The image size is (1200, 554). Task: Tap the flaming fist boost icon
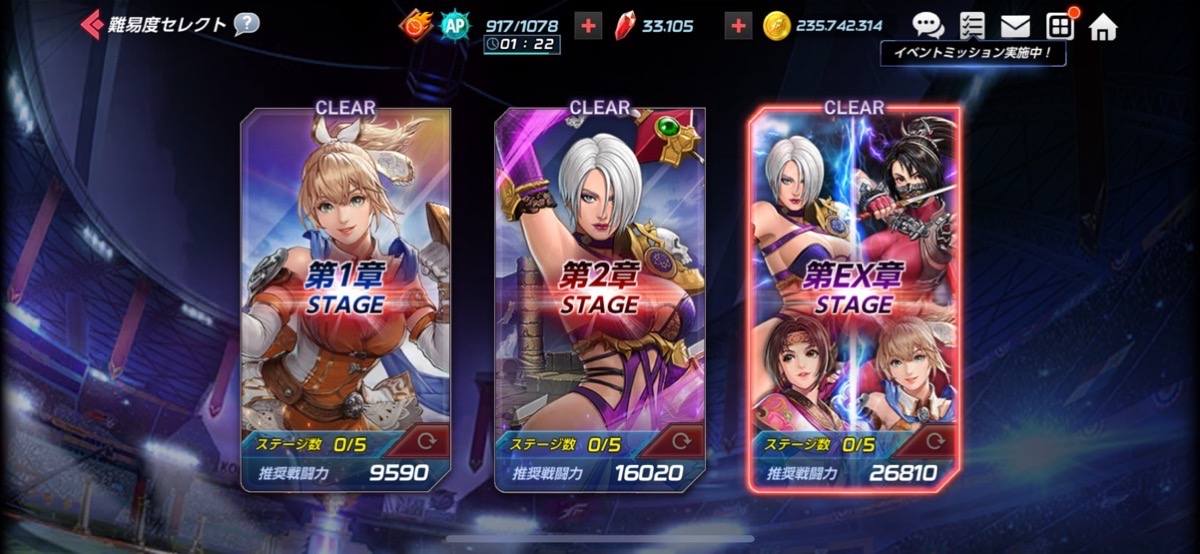(x=412, y=26)
